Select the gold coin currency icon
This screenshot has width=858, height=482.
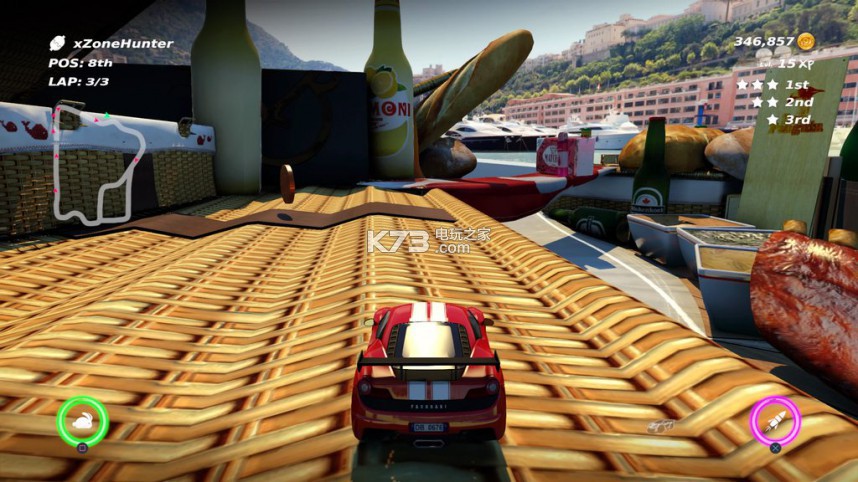point(806,41)
